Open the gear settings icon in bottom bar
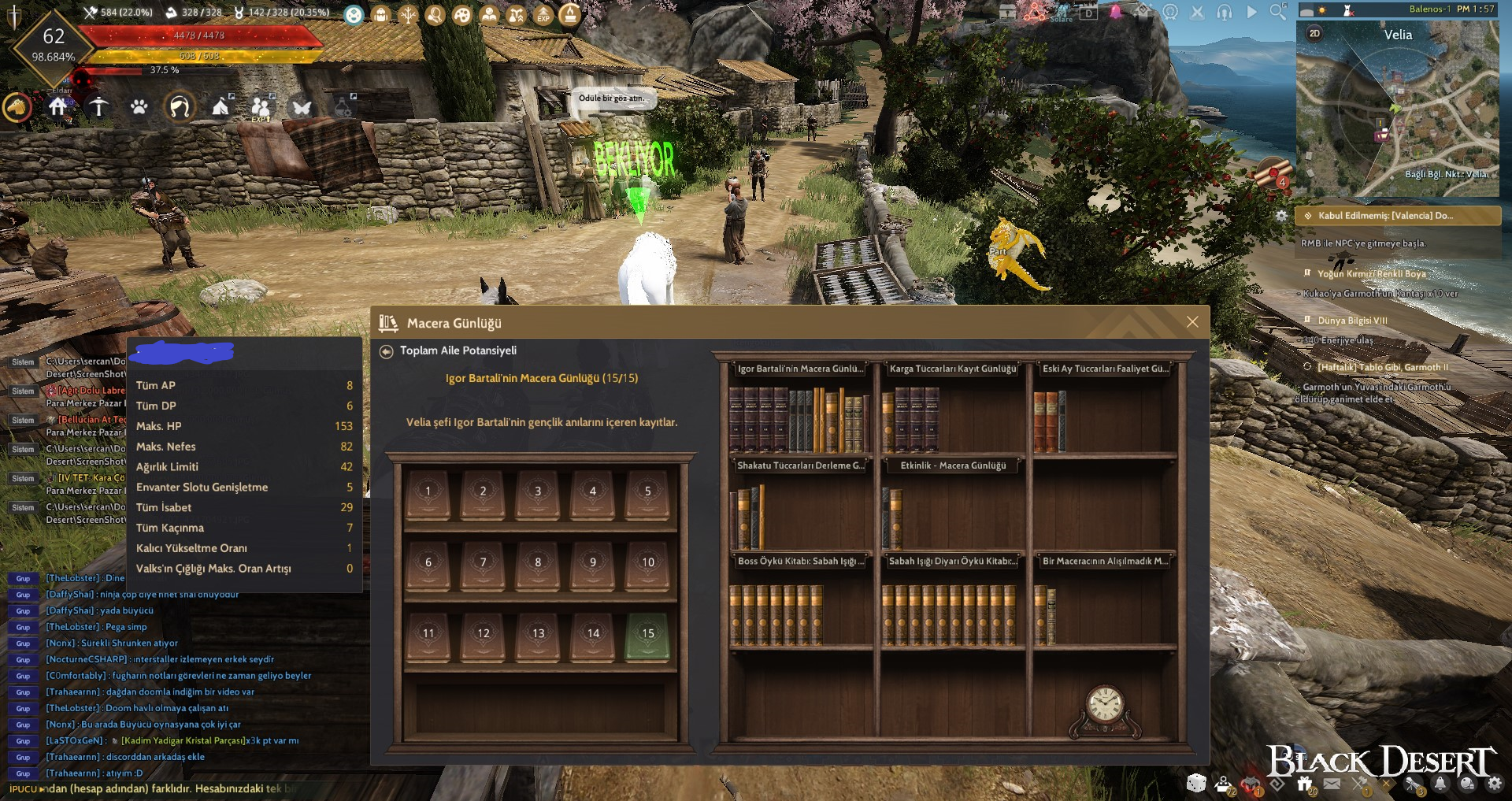This screenshot has height=801, width=1512. click(1494, 784)
